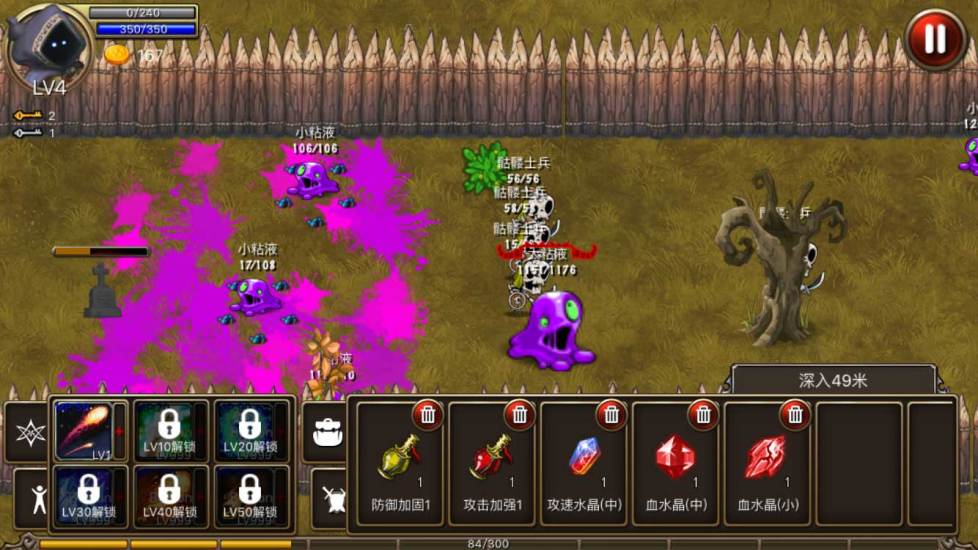The width and height of the screenshot is (978, 550).
Task: Delete 血水晶(小) with its trash icon
Action: pos(795,413)
